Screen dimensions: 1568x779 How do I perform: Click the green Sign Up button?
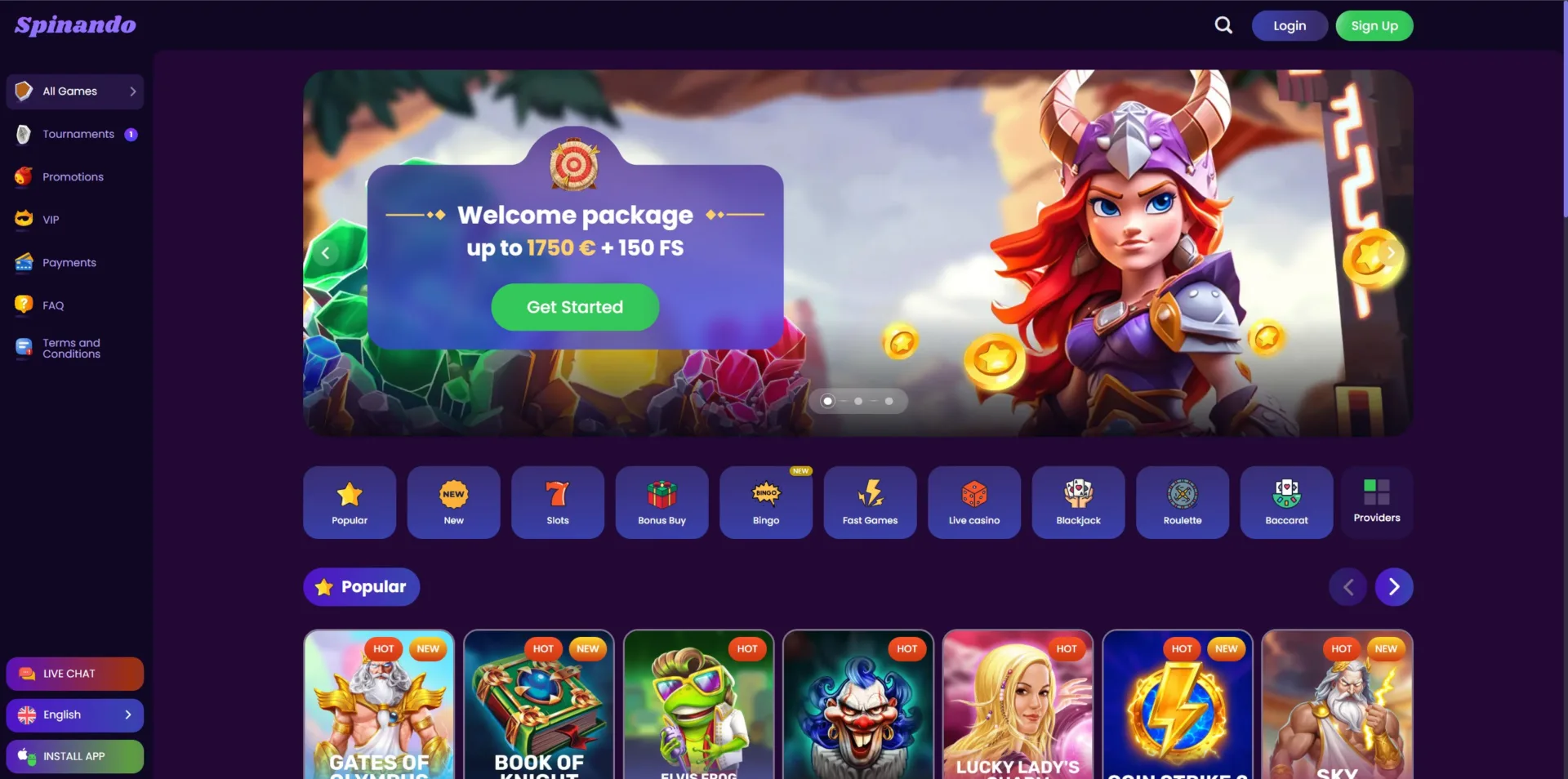point(1374,26)
